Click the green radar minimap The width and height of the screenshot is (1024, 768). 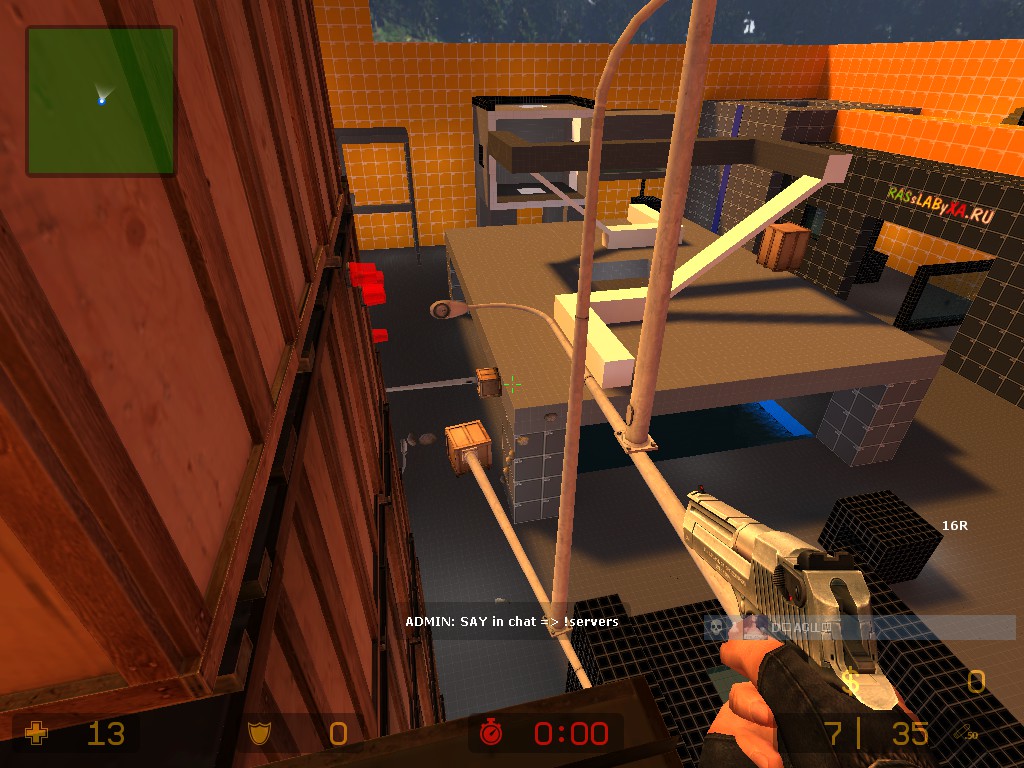click(101, 101)
